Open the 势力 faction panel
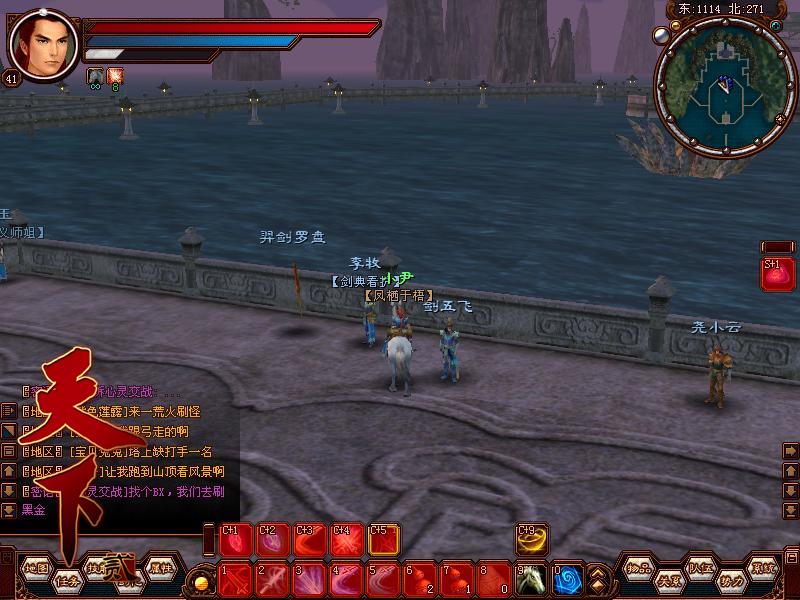The width and height of the screenshot is (800, 600). [731, 579]
